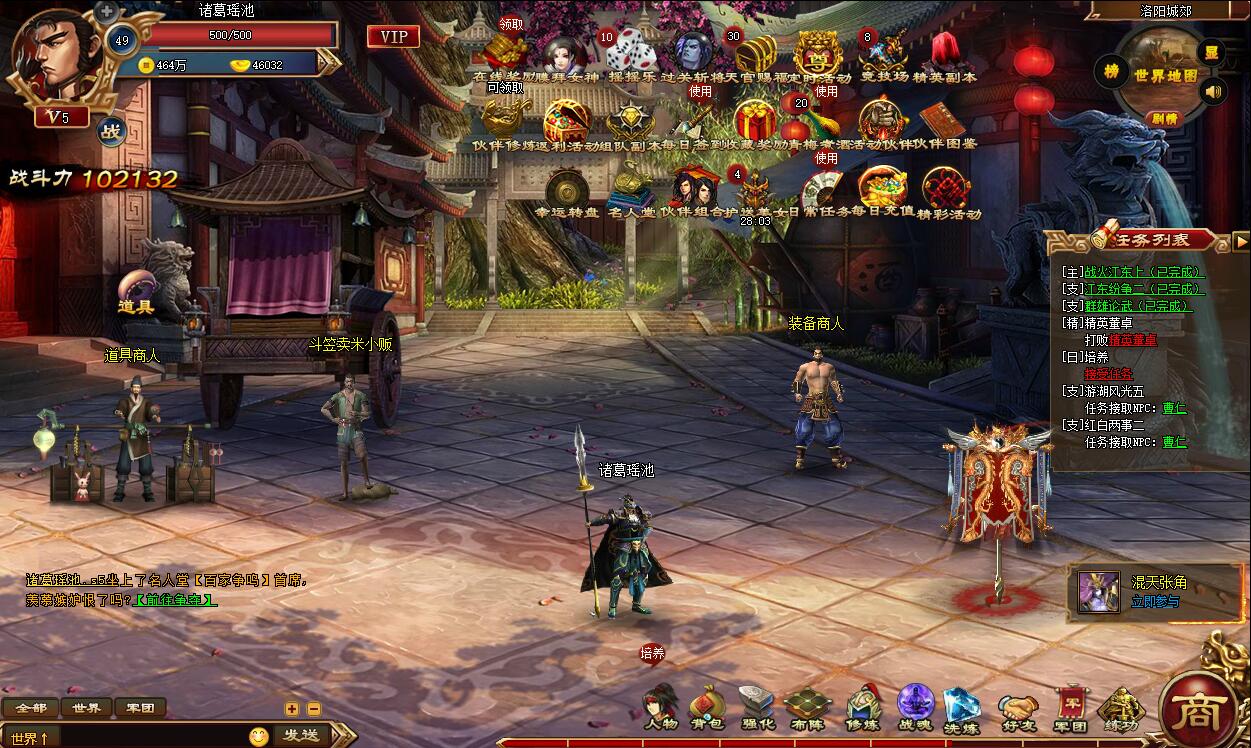Viewport: 1251px width, 748px height.
Task: Open the 榜 ranking button
Action: [1111, 70]
